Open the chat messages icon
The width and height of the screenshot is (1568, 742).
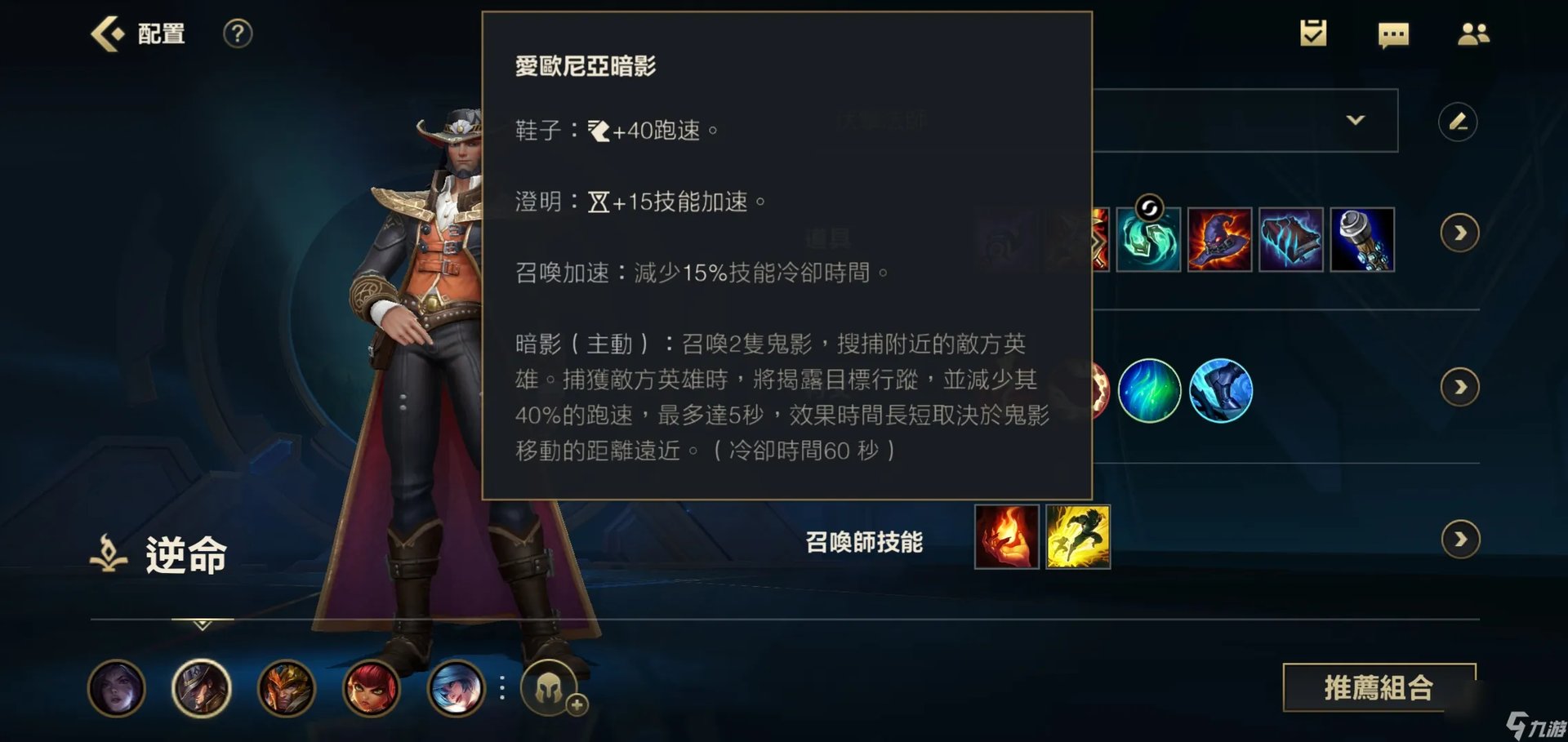tap(1393, 34)
